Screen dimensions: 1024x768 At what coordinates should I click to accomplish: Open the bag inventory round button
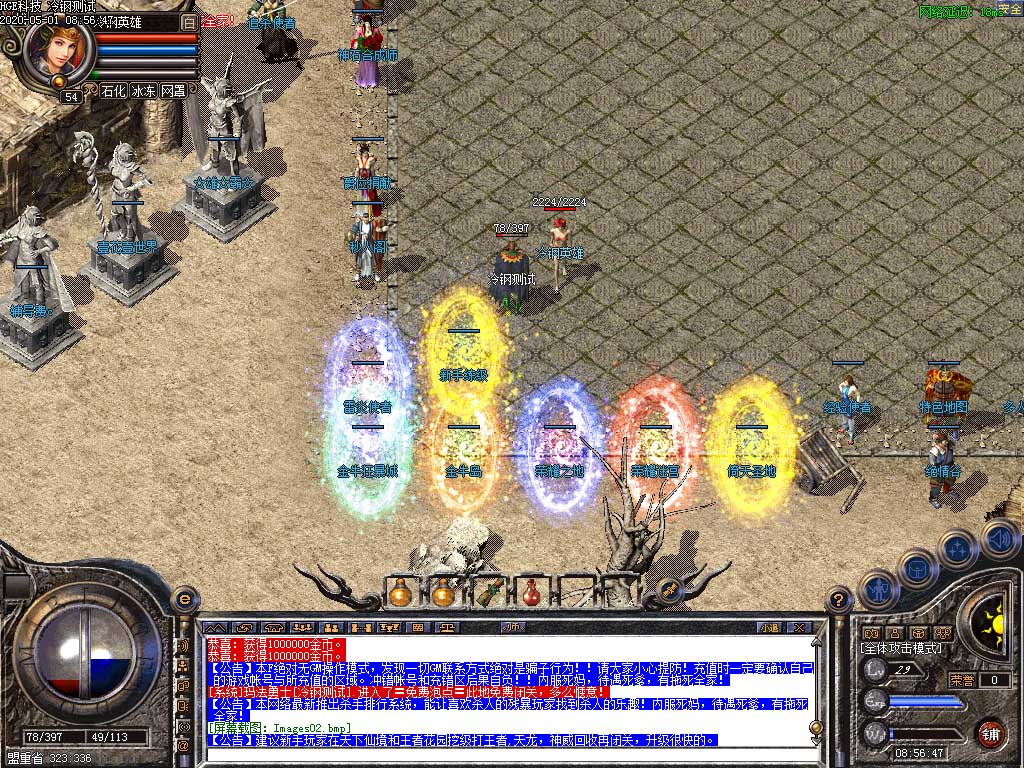pos(916,569)
